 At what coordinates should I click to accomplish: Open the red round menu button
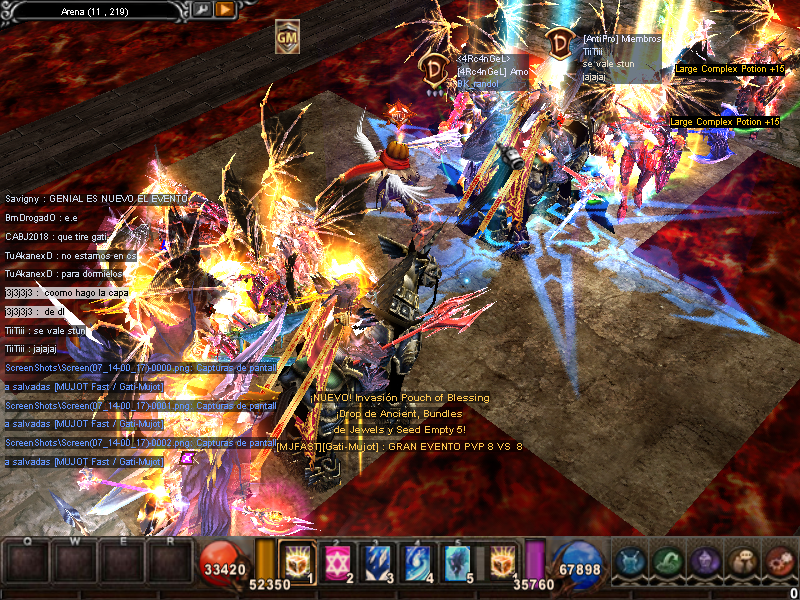[x=780, y=561]
